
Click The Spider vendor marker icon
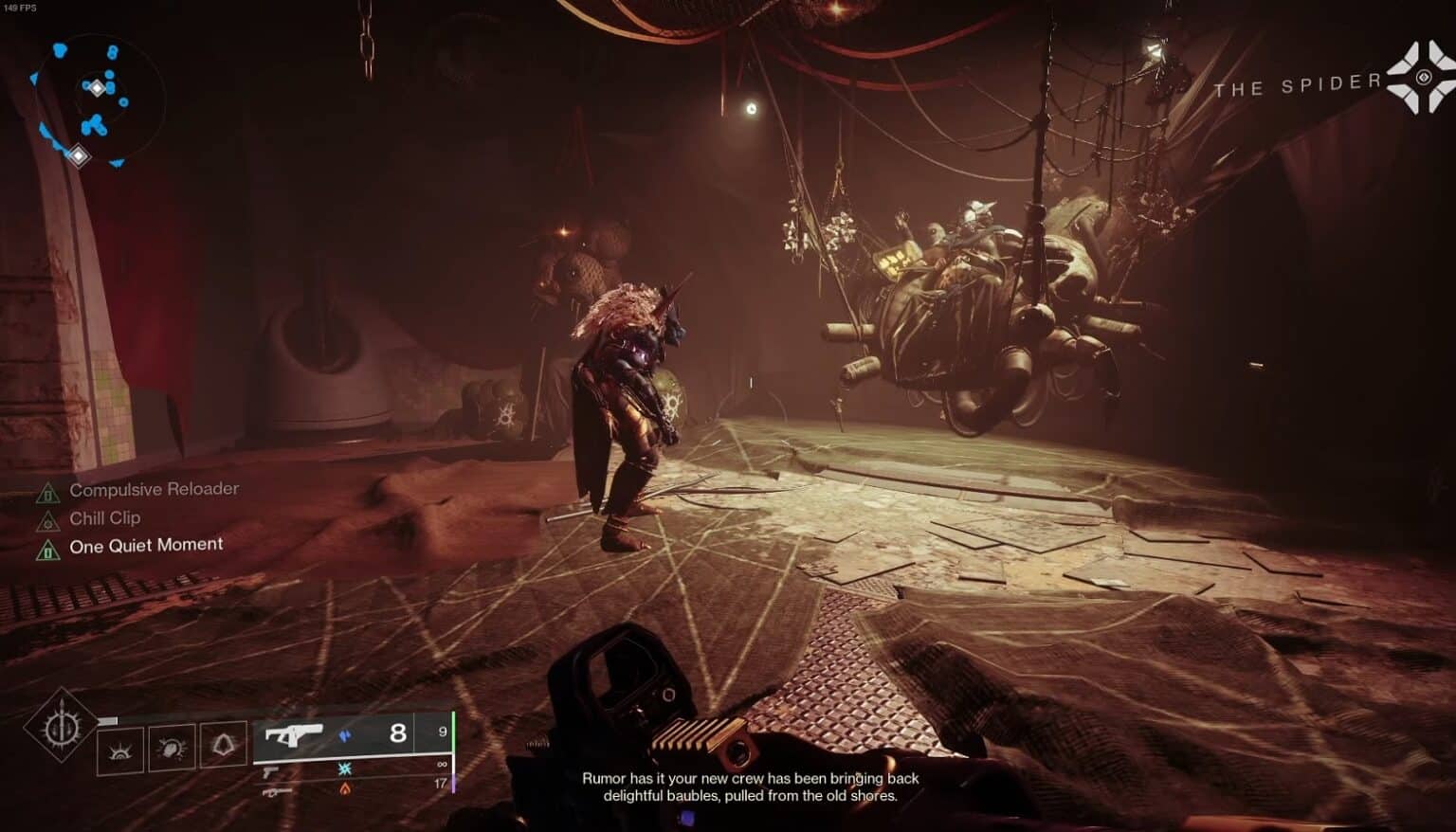1421,78
